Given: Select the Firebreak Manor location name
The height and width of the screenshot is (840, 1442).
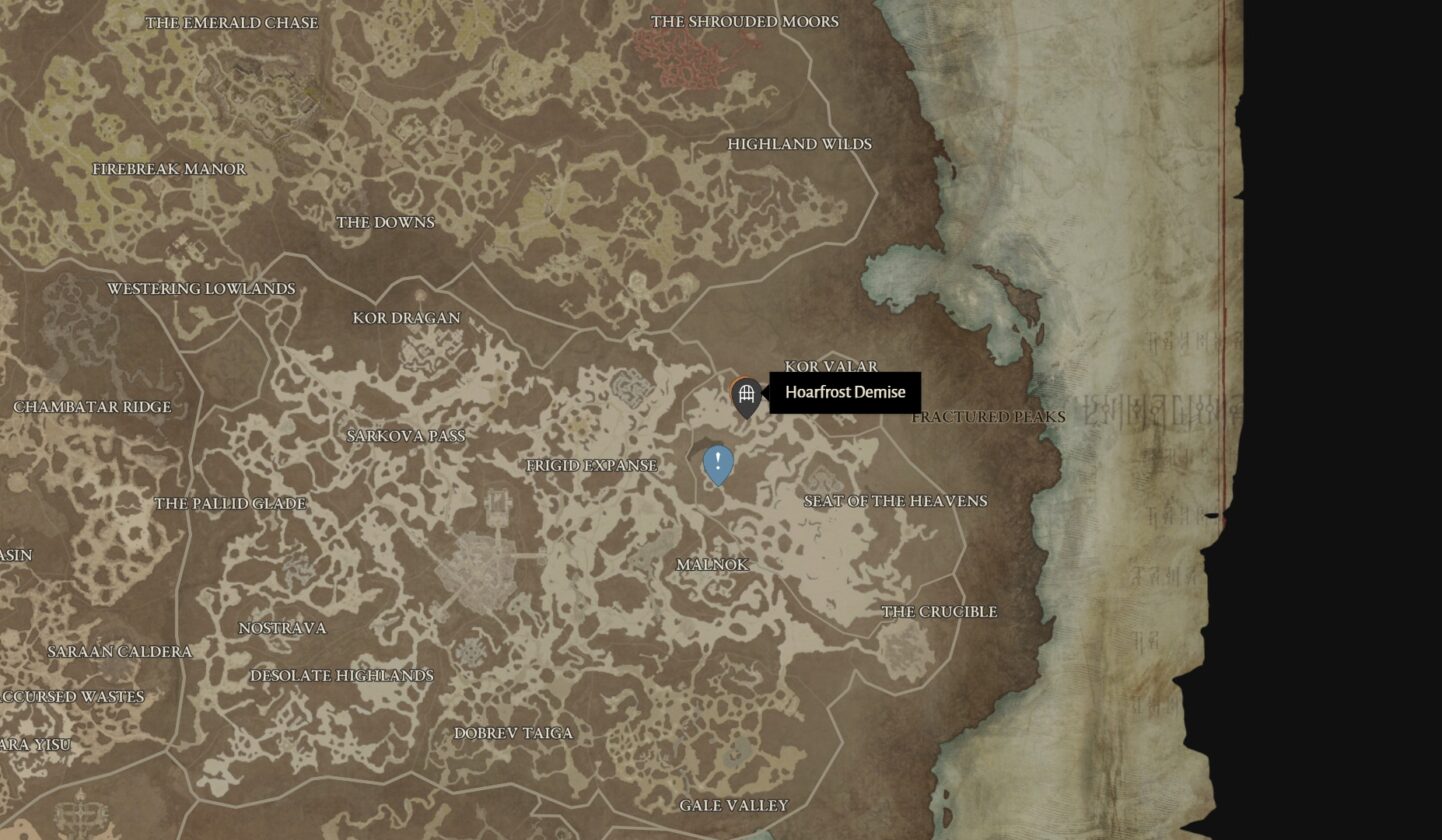Looking at the screenshot, I should (x=168, y=169).
